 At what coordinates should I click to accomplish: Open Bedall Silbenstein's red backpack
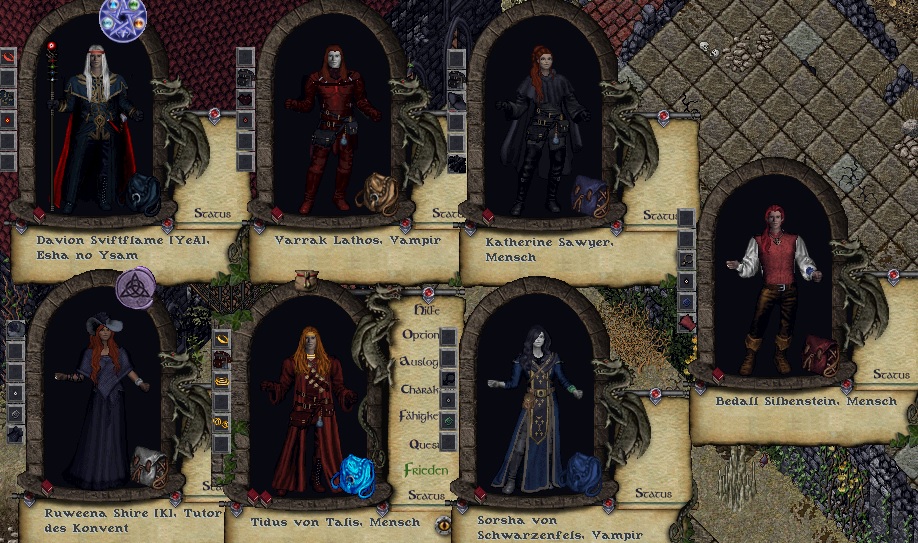click(x=820, y=352)
